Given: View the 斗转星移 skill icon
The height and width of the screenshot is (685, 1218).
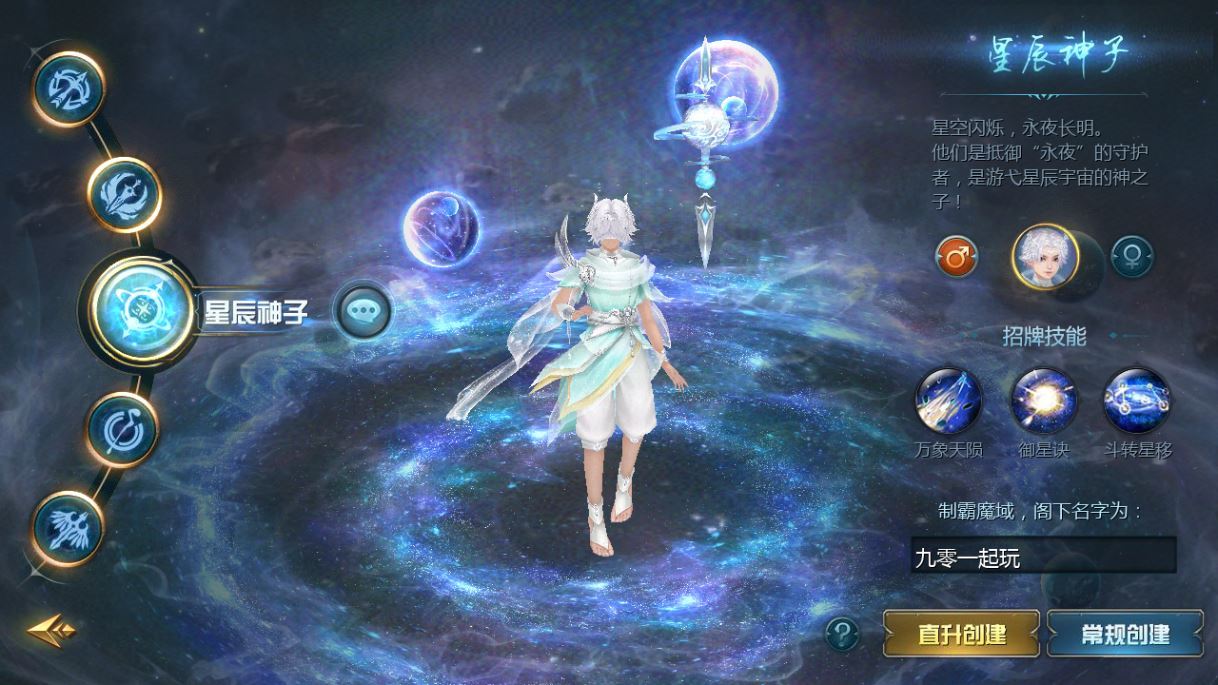Looking at the screenshot, I should coord(1137,401).
